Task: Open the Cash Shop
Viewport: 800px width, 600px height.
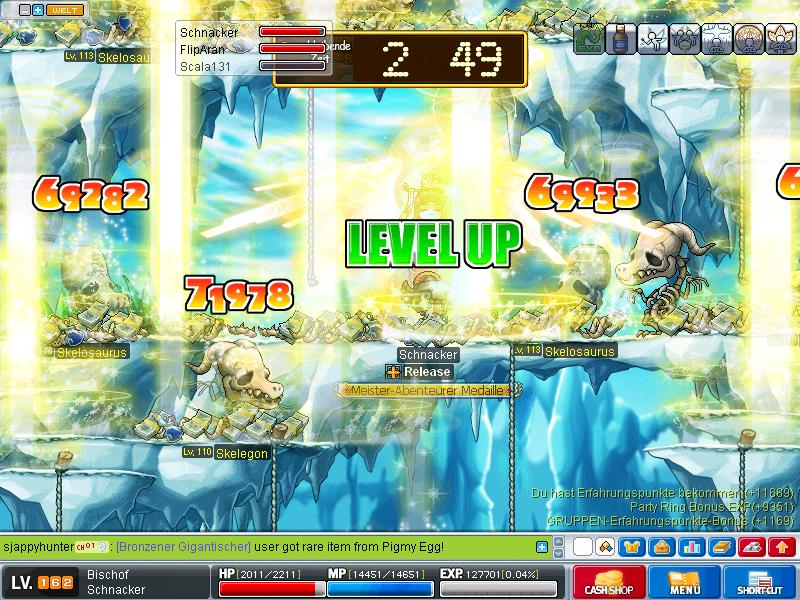Action: (609, 583)
